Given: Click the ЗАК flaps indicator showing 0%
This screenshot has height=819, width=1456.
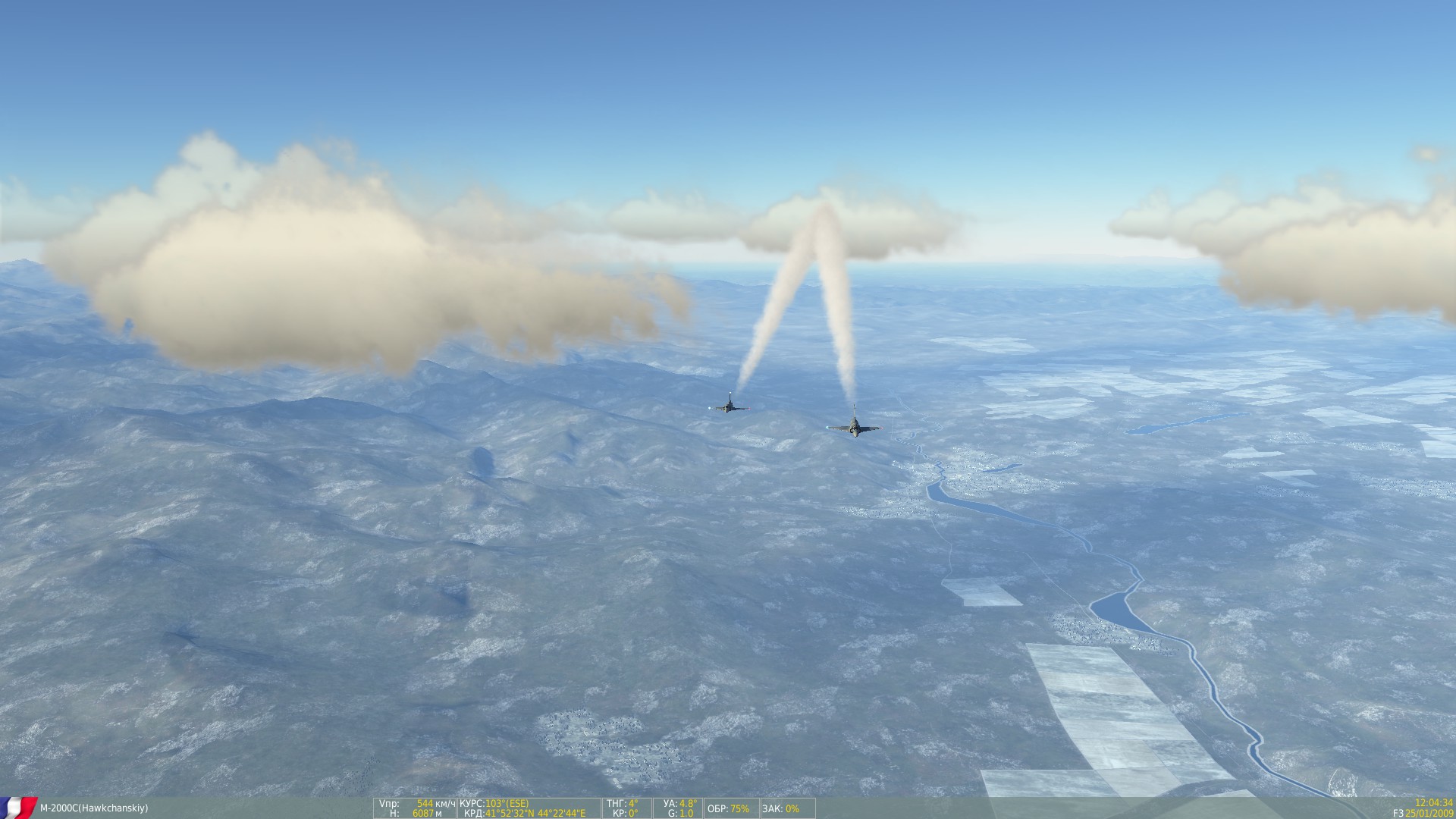Looking at the screenshot, I should (x=781, y=806).
